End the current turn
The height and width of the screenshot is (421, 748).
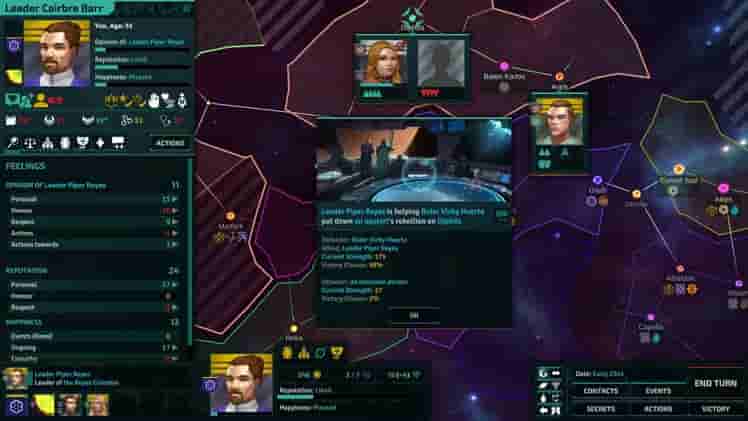click(x=715, y=383)
